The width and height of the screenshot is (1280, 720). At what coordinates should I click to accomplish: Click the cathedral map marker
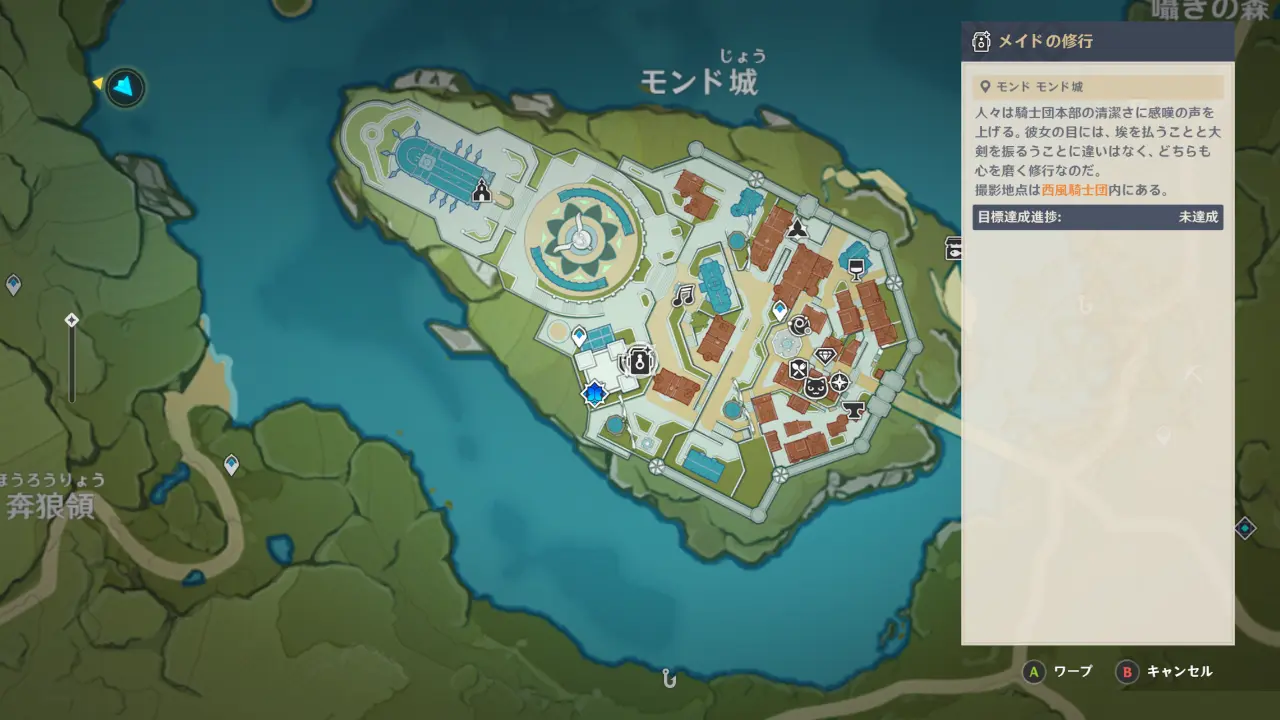(x=481, y=191)
